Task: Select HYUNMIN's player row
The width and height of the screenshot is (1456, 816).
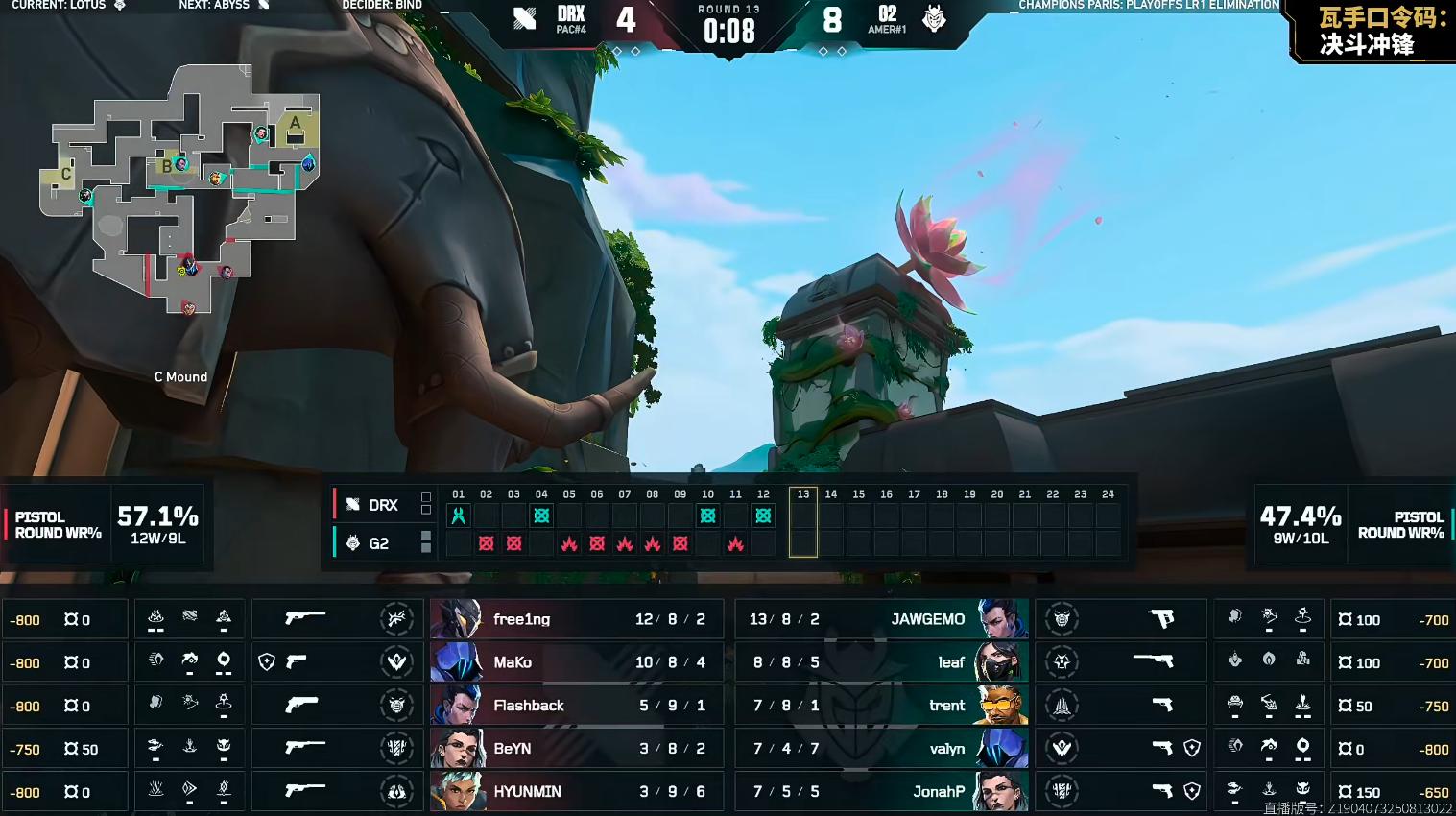Action: (576, 792)
